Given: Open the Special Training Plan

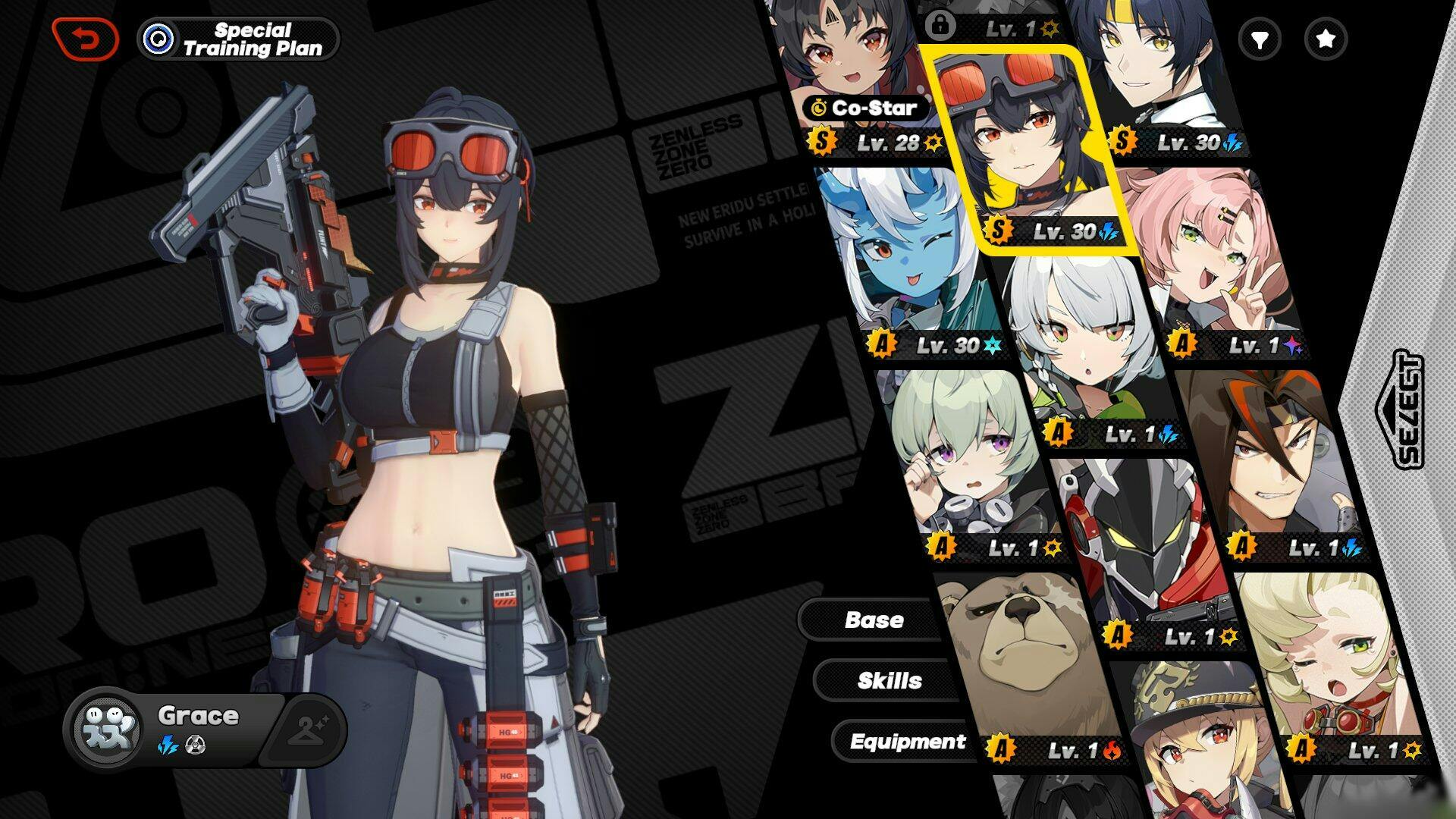Looking at the screenshot, I should [x=238, y=39].
